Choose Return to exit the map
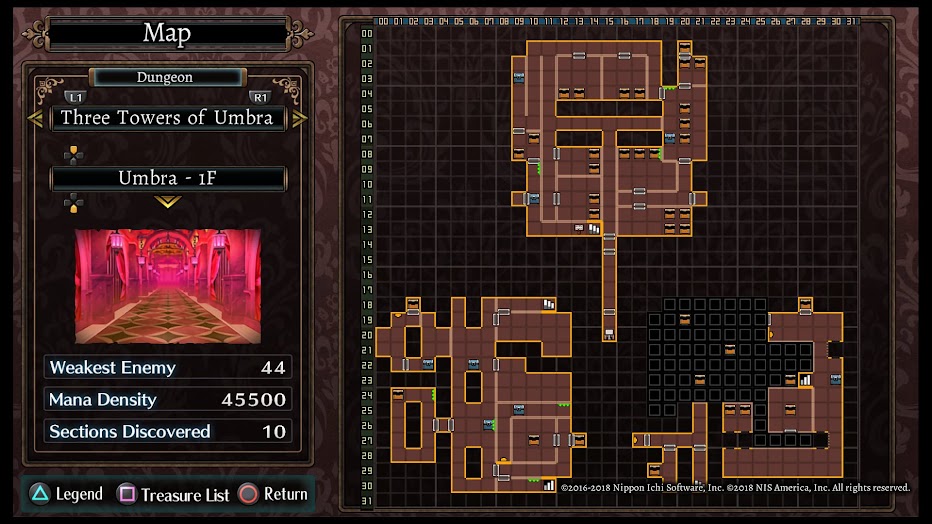 [x=273, y=494]
